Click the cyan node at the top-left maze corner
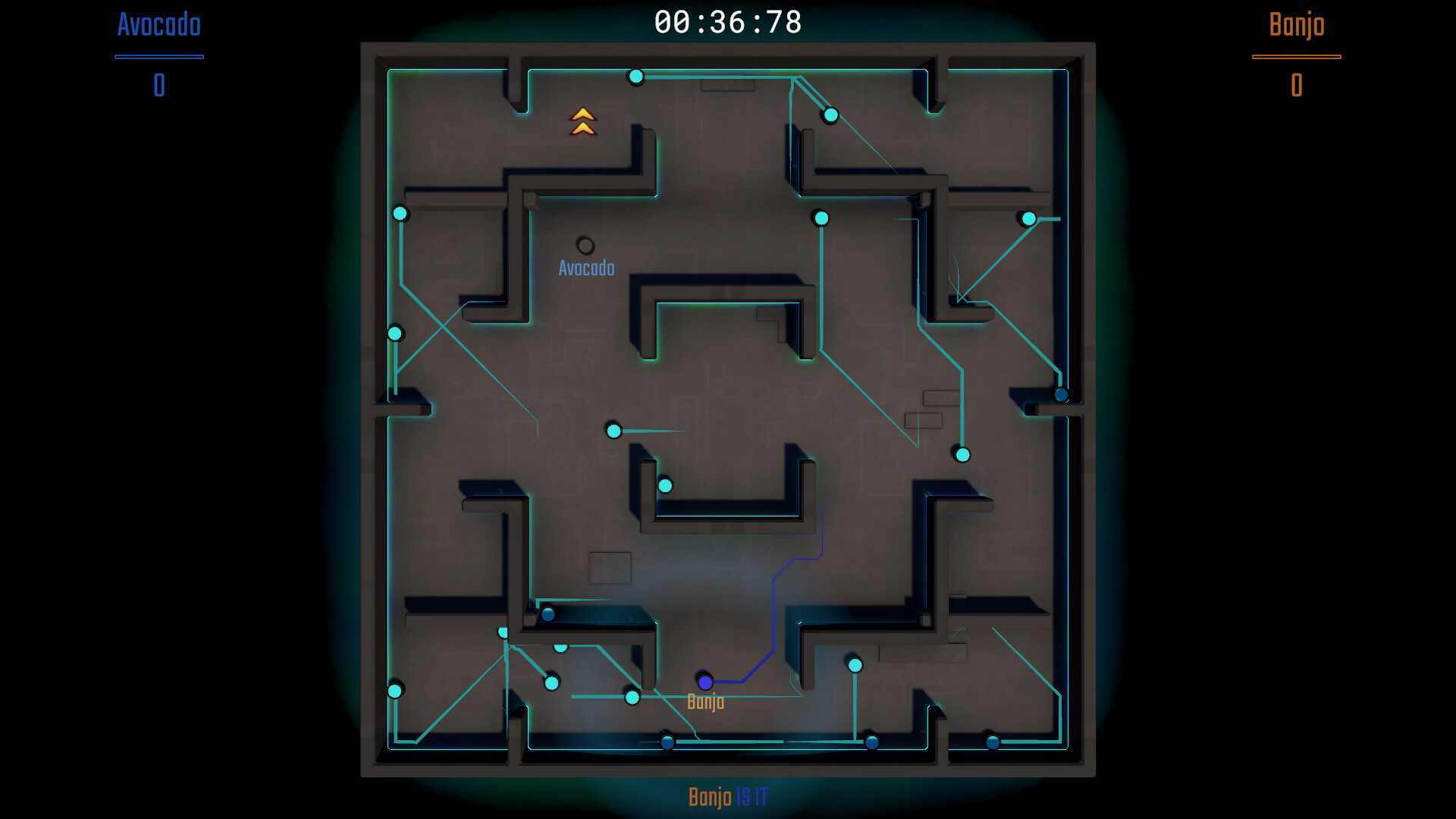The width and height of the screenshot is (1456, 819). 400,213
